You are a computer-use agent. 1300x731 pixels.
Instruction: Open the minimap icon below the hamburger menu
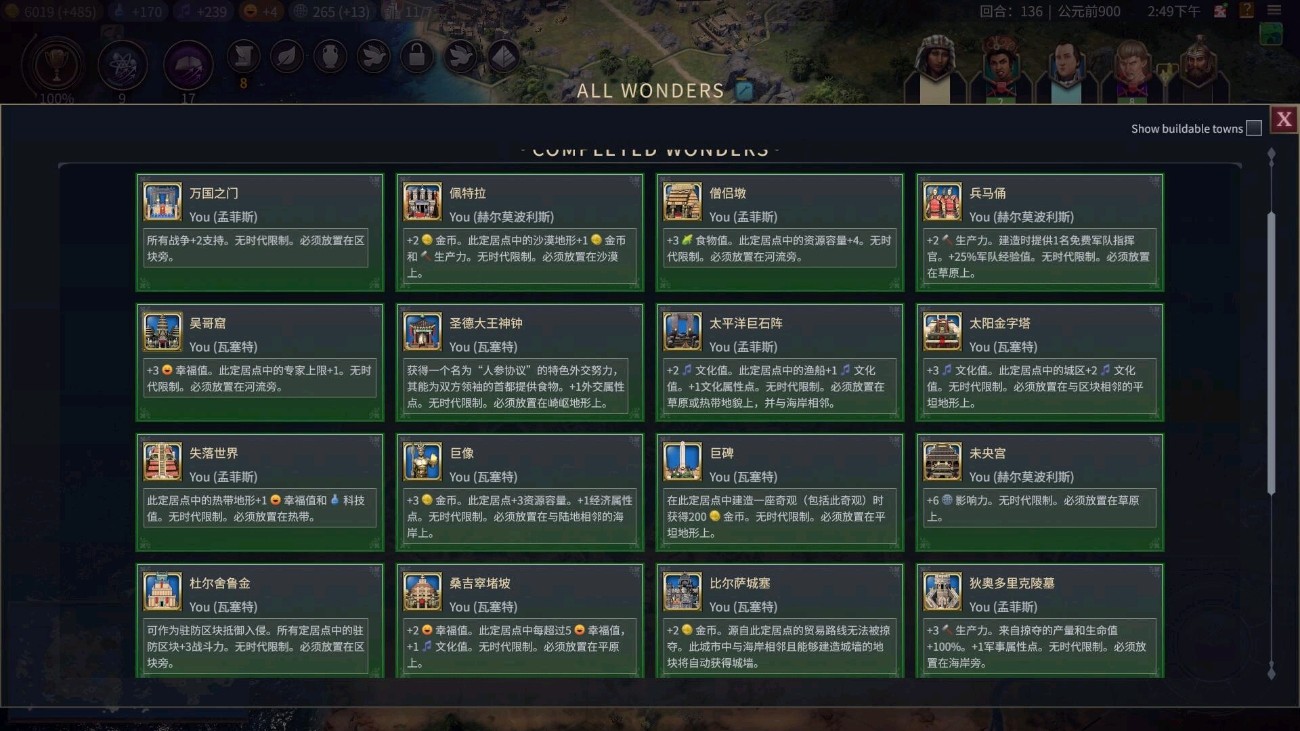point(1271,33)
